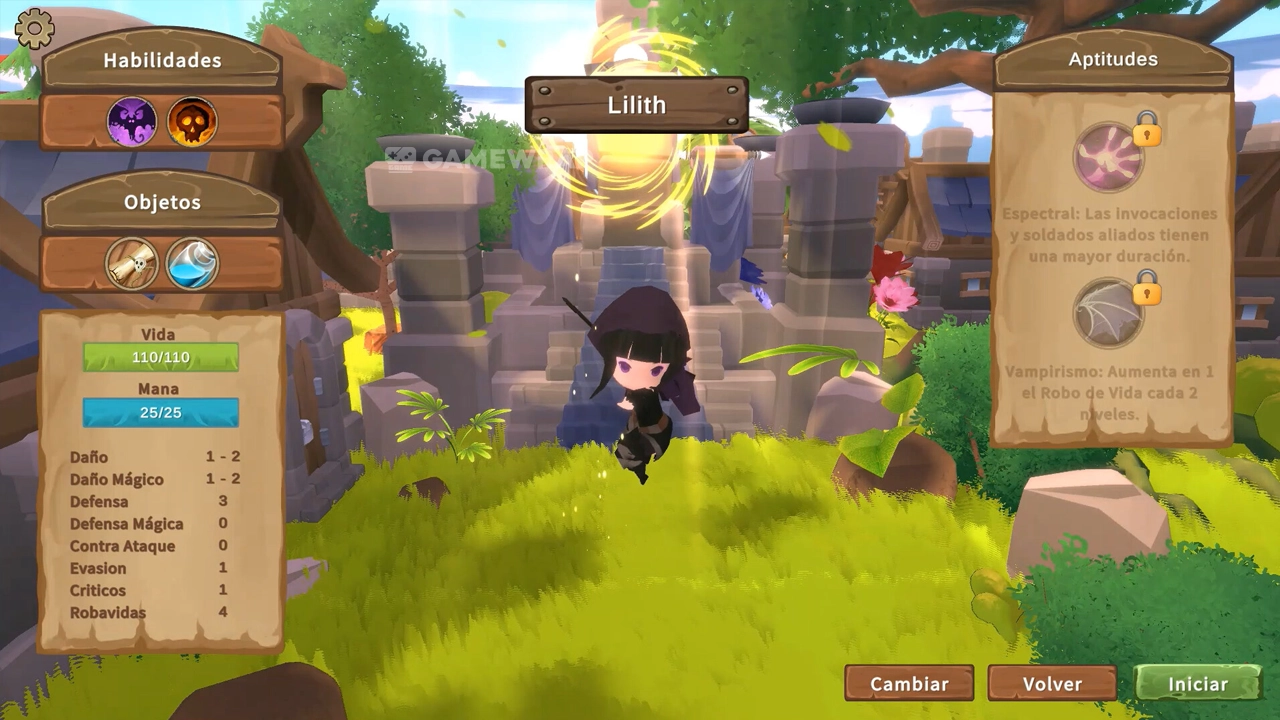Click the Cambiar button
Screen dimensions: 1280x720
click(x=909, y=684)
